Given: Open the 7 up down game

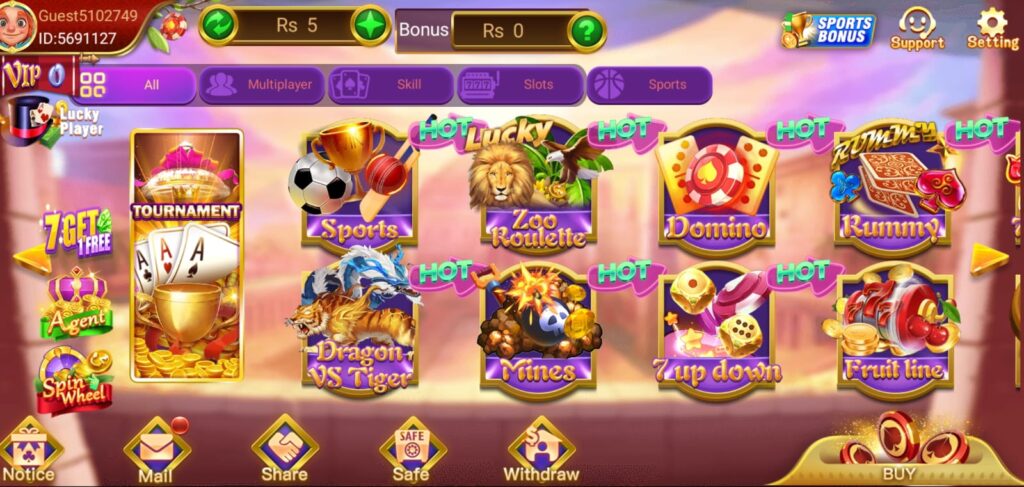Looking at the screenshot, I should click(716, 328).
